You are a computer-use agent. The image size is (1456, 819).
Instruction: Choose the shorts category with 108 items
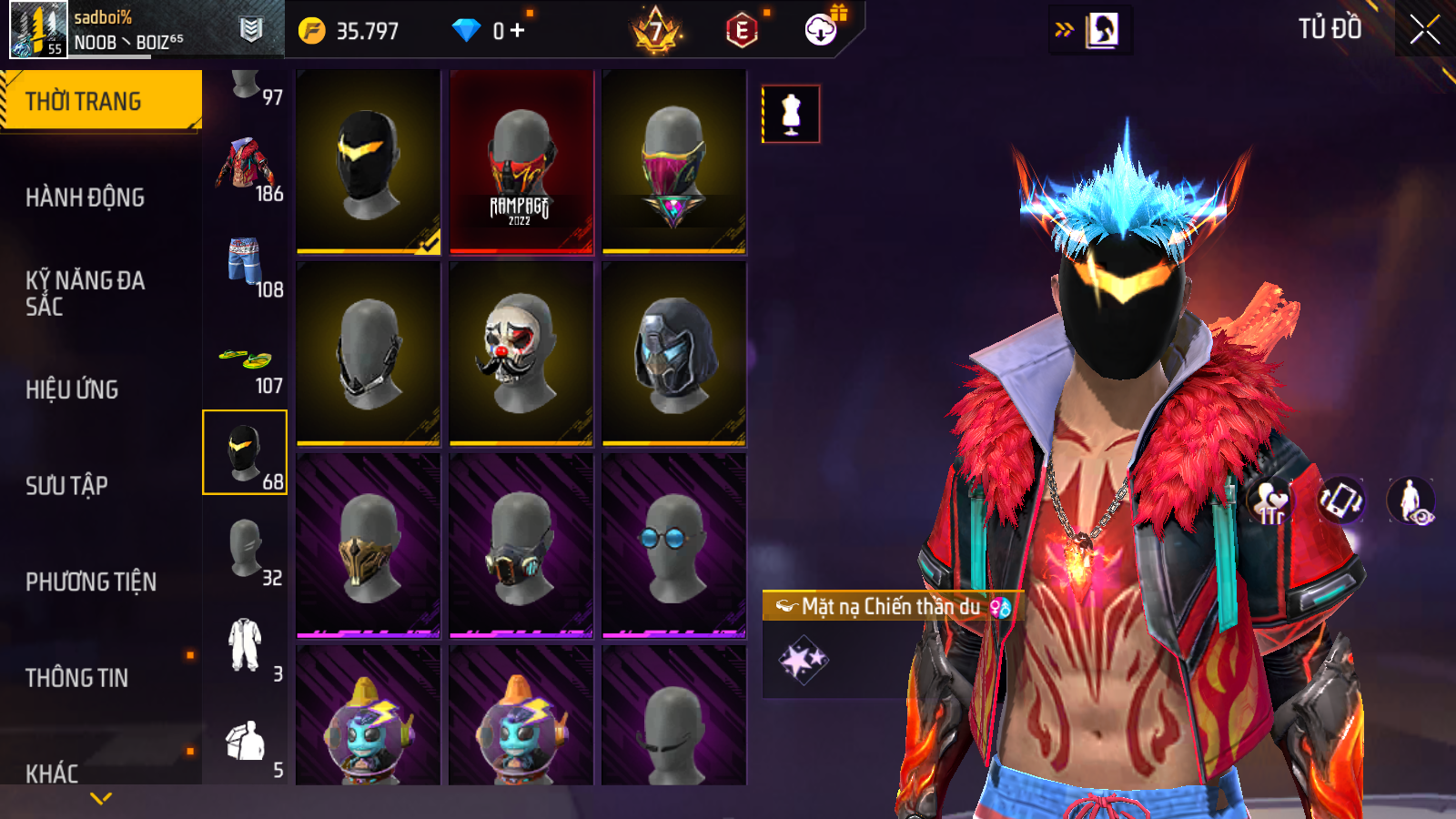pyautogui.click(x=245, y=266)
